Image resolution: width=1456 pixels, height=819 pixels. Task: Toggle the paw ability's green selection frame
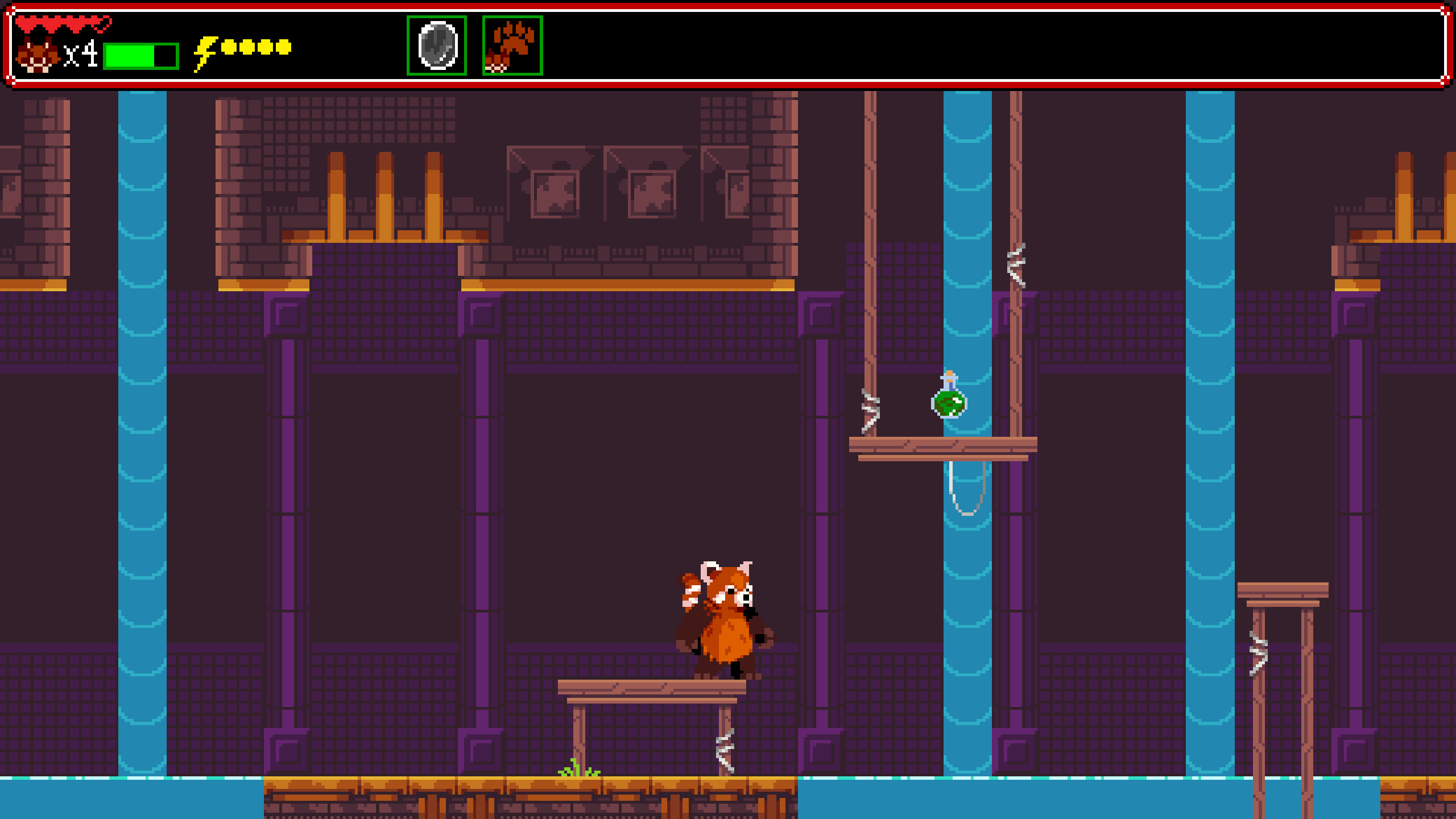point(512,47)
